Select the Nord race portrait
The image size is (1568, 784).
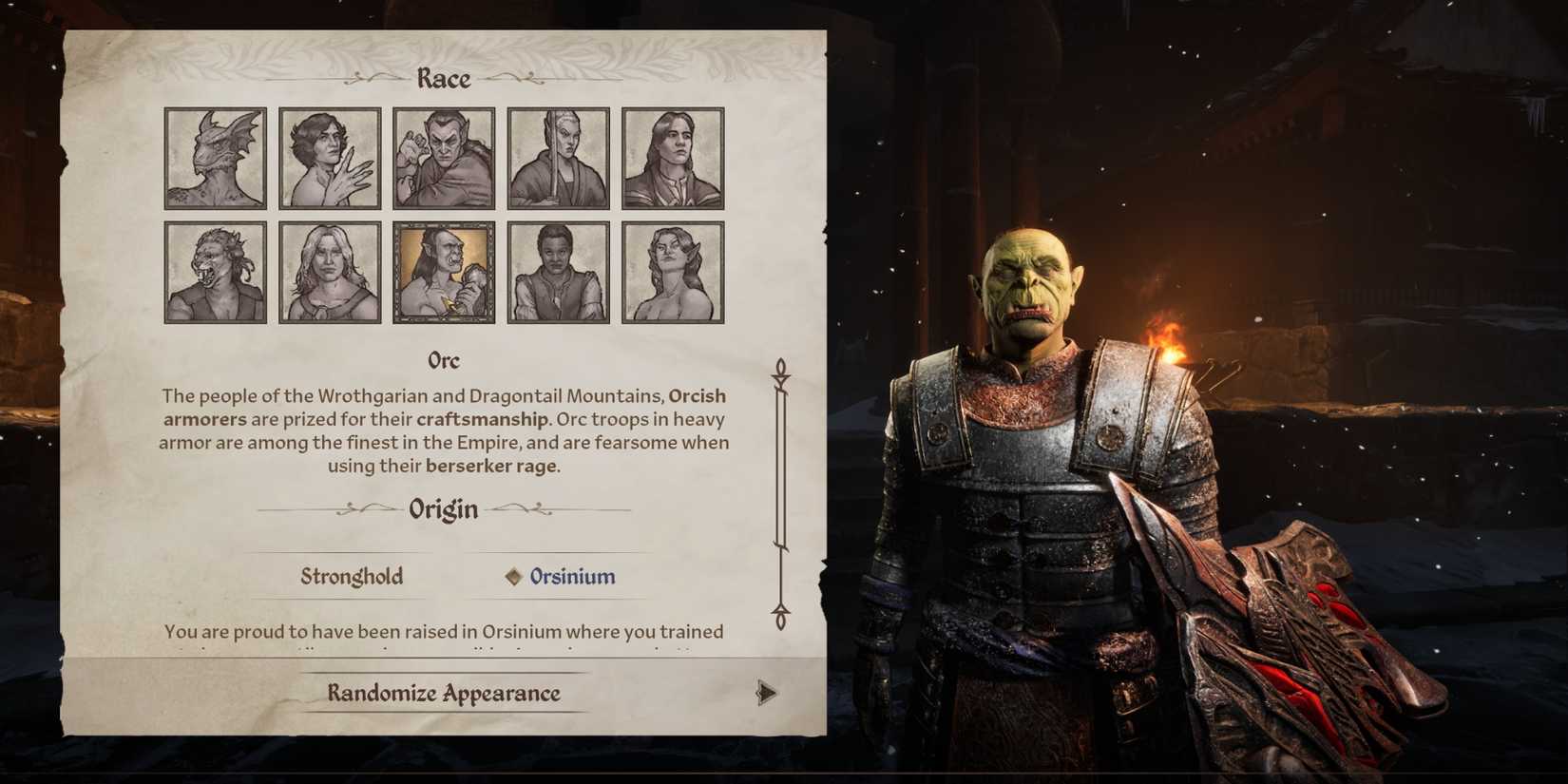[x=330, y=271]
